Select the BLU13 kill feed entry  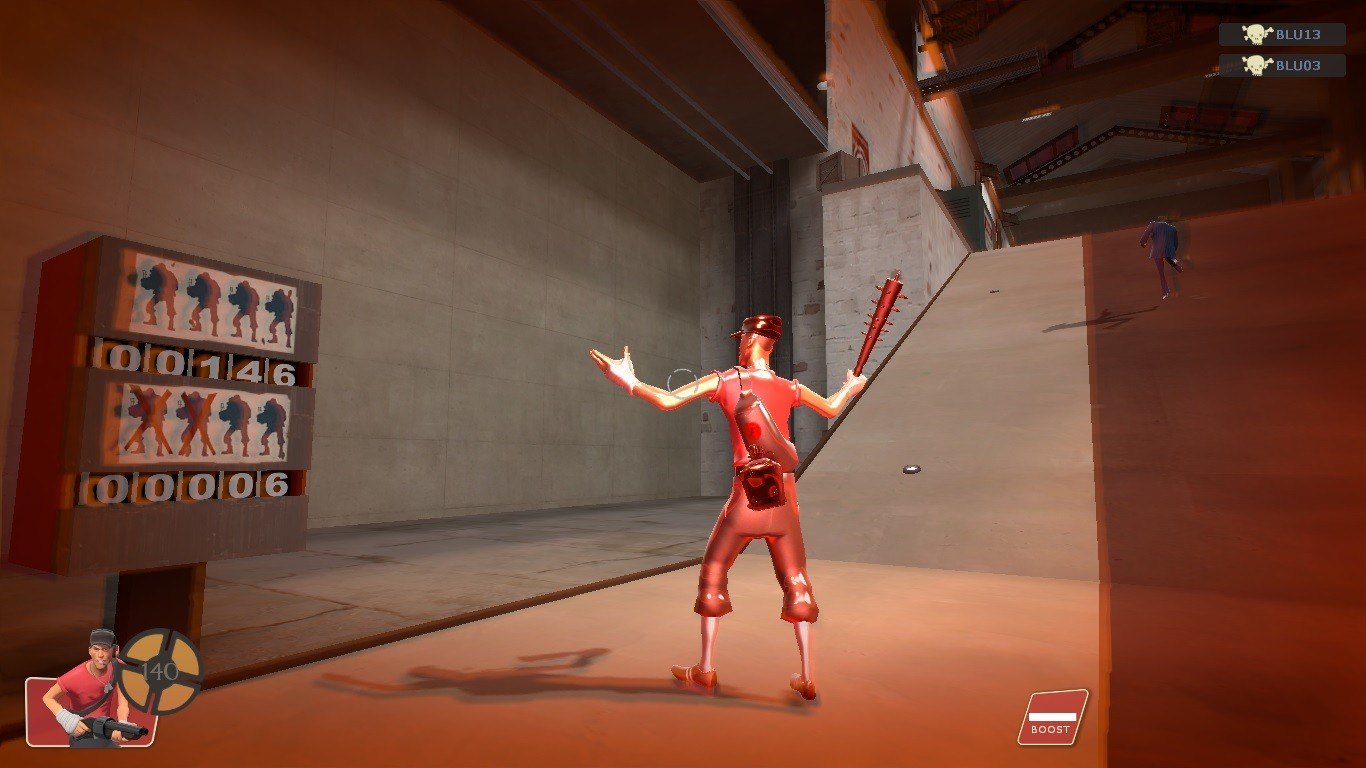tap(1281, 35)
